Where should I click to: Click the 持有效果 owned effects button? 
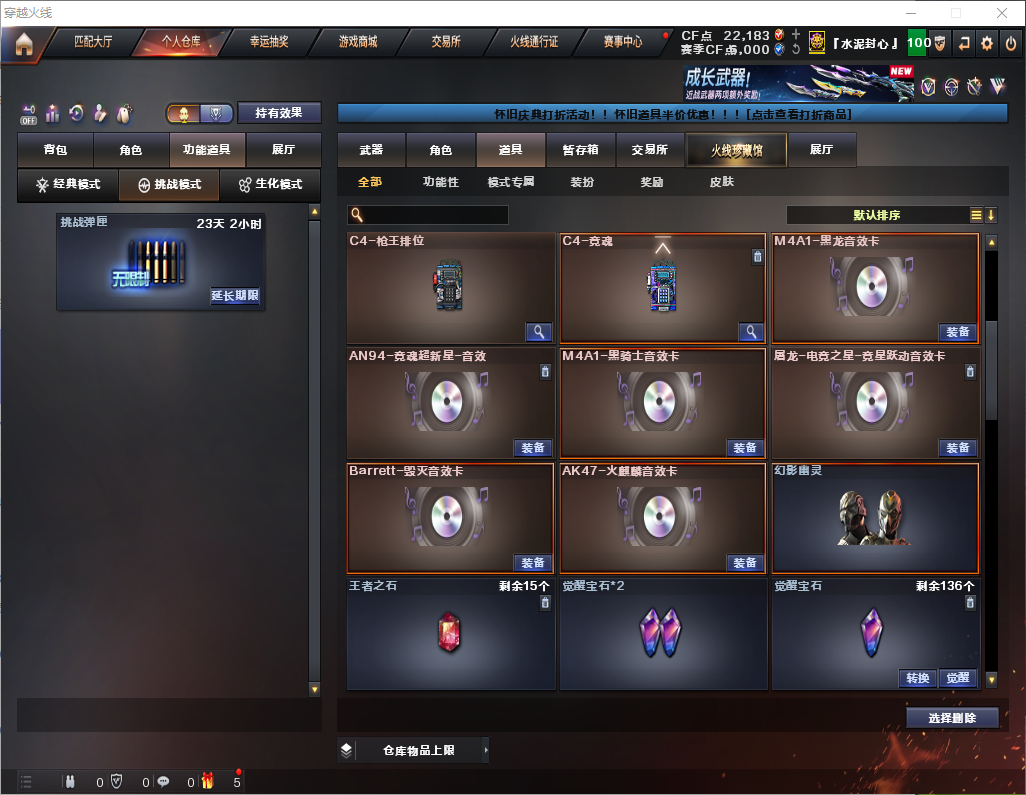click(278, 113)
